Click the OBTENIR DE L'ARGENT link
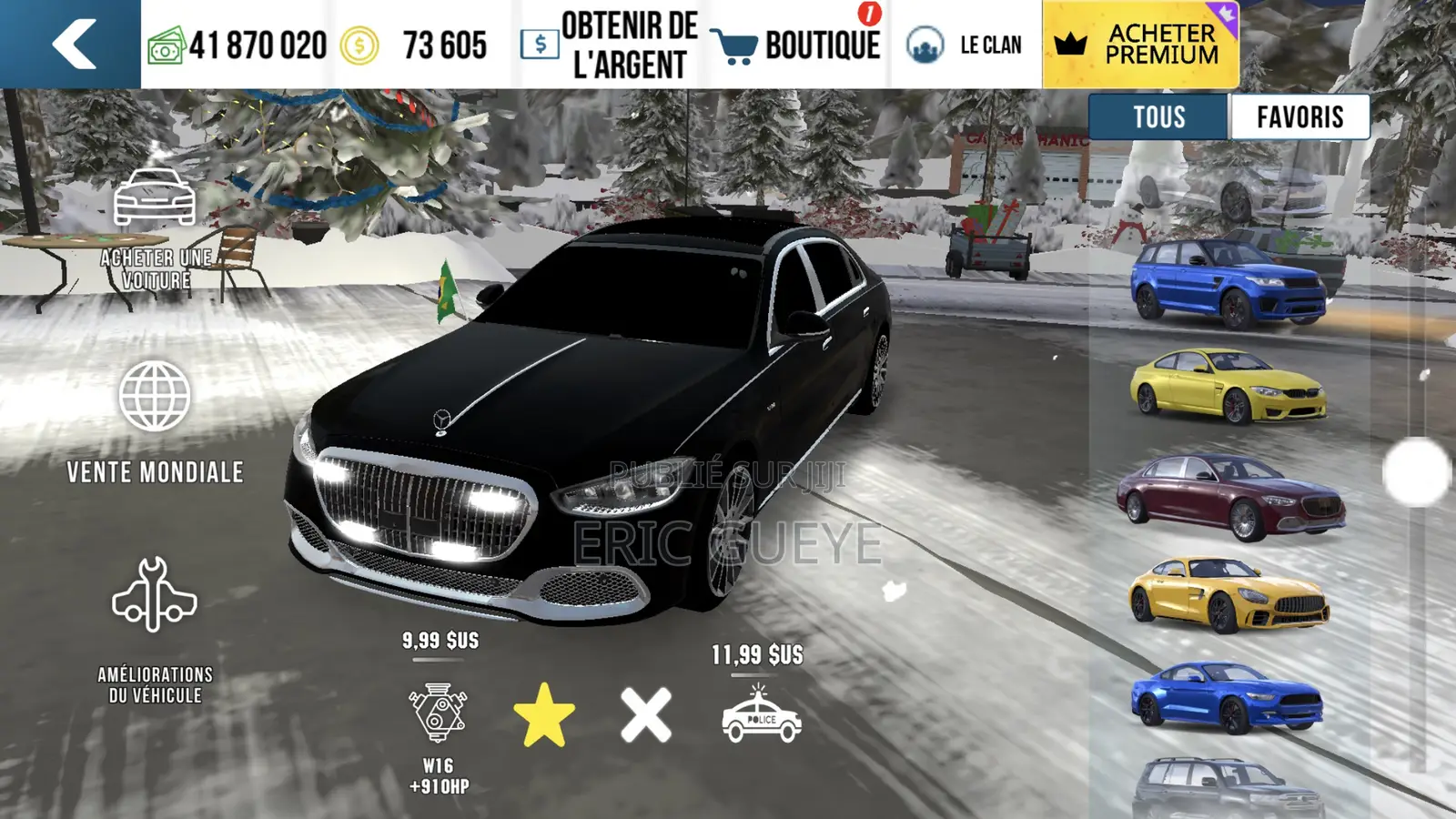Viewport: 1456px width, 819px height. click(628, 40)
